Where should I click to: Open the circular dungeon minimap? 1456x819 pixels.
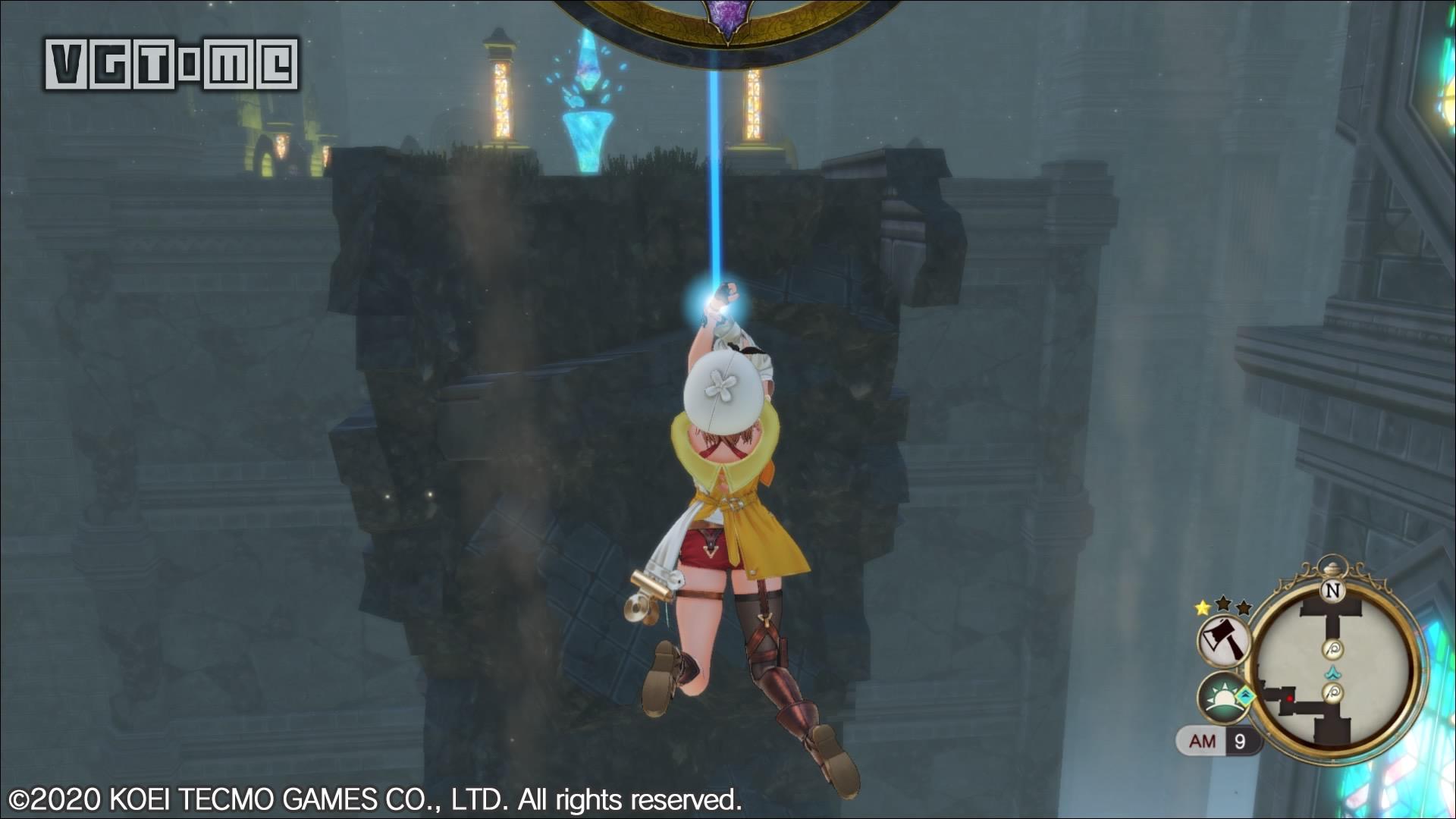[1333, 667]
